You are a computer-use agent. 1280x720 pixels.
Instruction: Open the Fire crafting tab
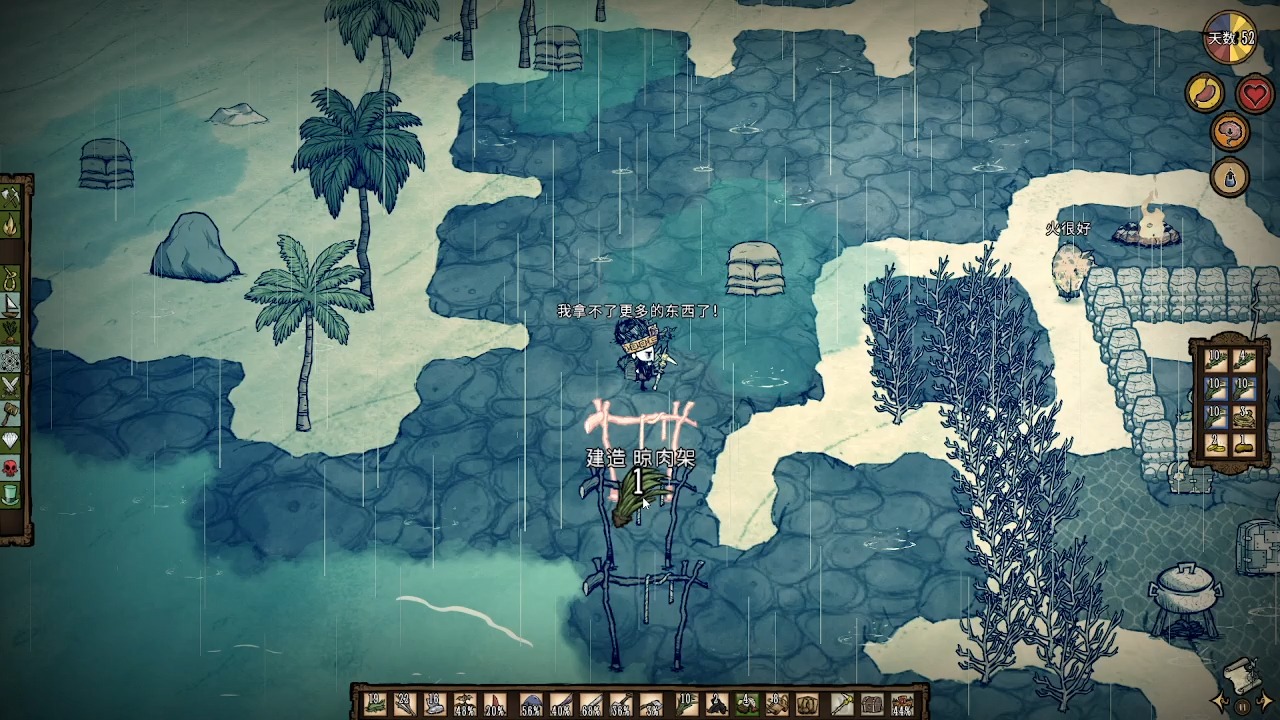click(x=11, y=225)
